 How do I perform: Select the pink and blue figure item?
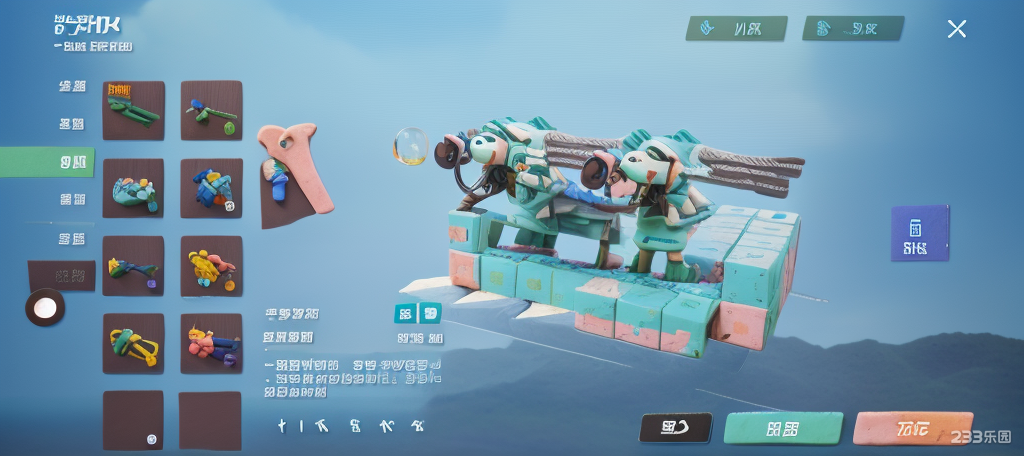pos(211,343)
